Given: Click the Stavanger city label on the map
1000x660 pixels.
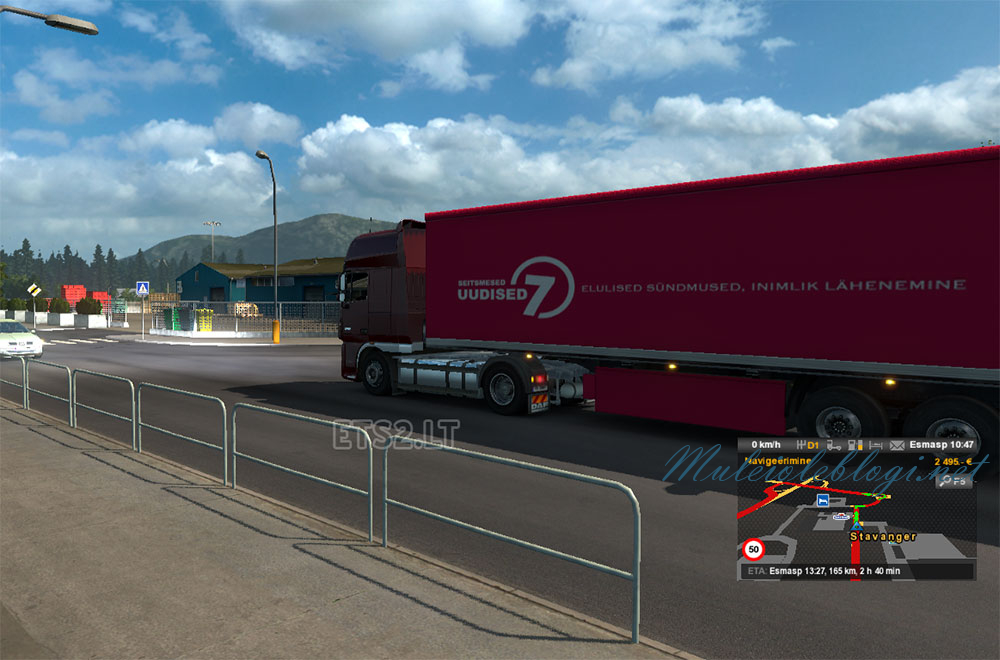Looking at the screenshot, I should pos(883,537).
